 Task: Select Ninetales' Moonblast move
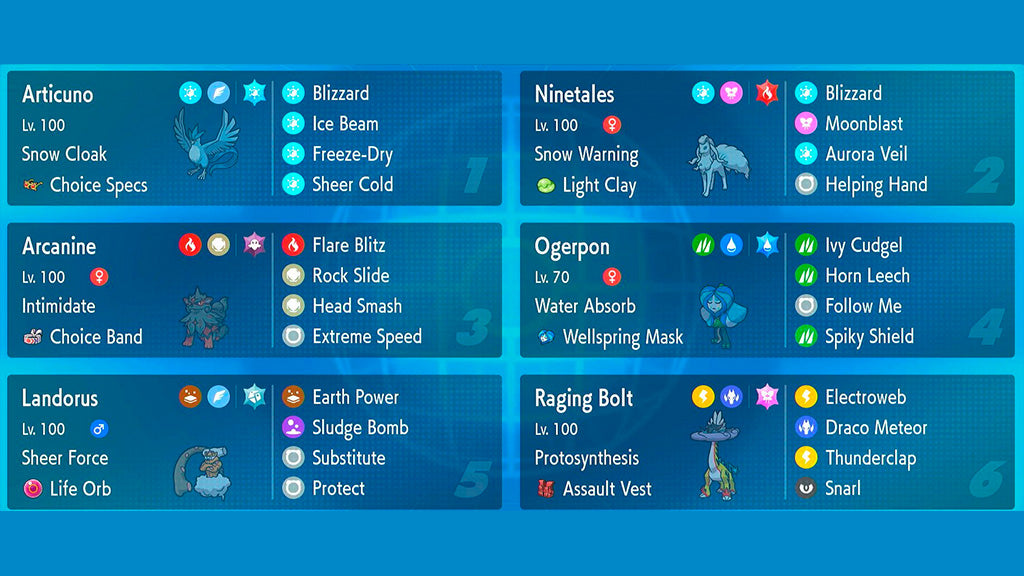pyautogui.click(x=863, y=124)
